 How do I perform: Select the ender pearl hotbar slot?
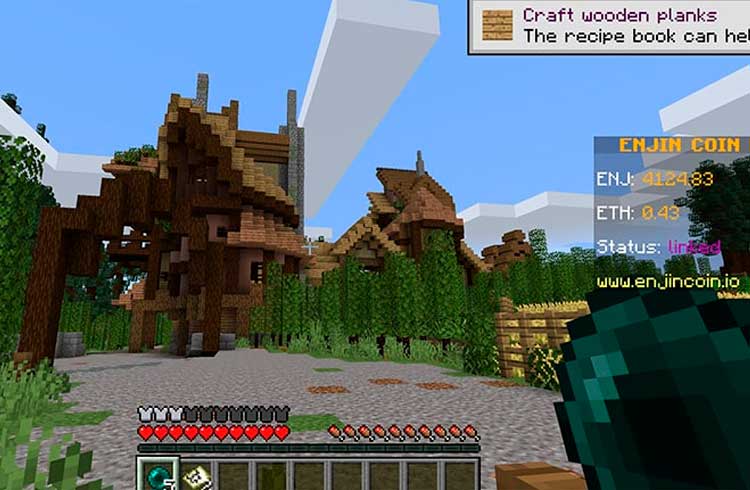158,474
